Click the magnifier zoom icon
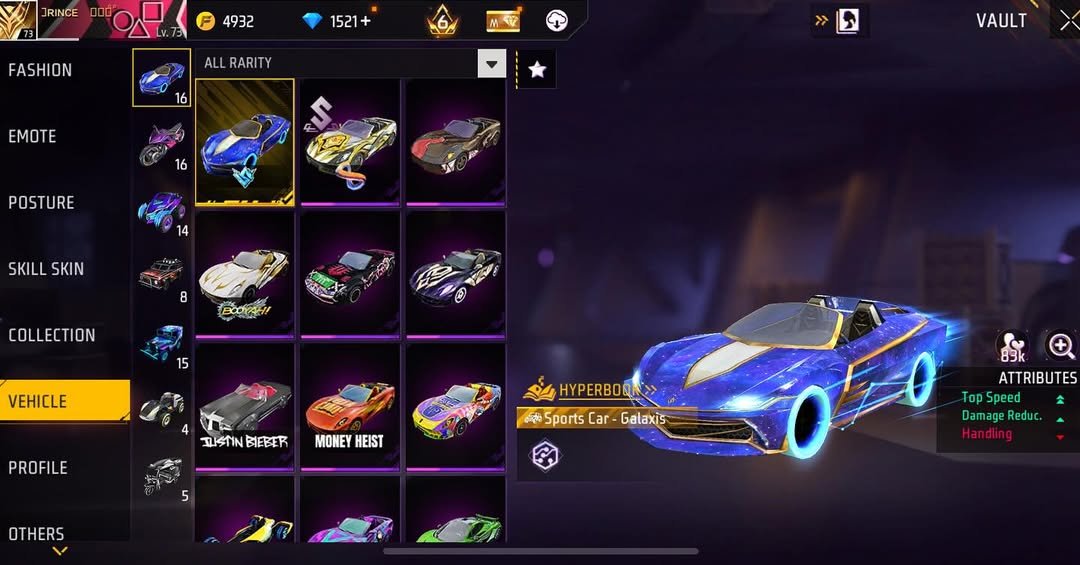This screenshot has height=565, width=1080. point(1060,346)
